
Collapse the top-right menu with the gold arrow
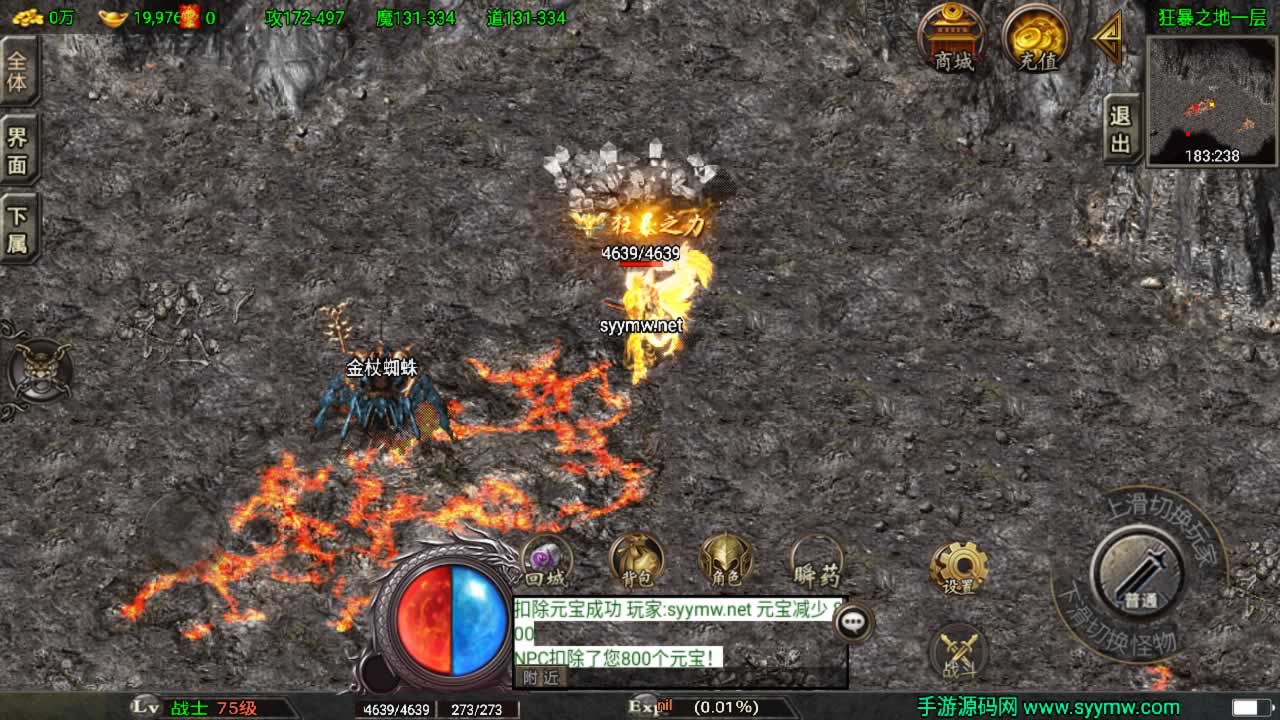point(1108,38)
